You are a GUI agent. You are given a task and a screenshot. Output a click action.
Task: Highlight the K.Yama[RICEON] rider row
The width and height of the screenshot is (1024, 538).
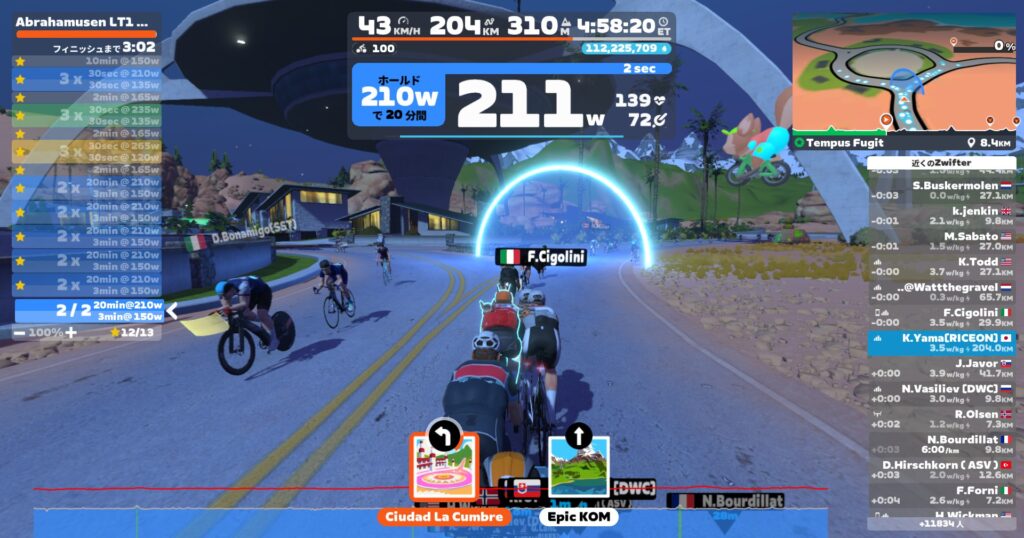point(941,343)
